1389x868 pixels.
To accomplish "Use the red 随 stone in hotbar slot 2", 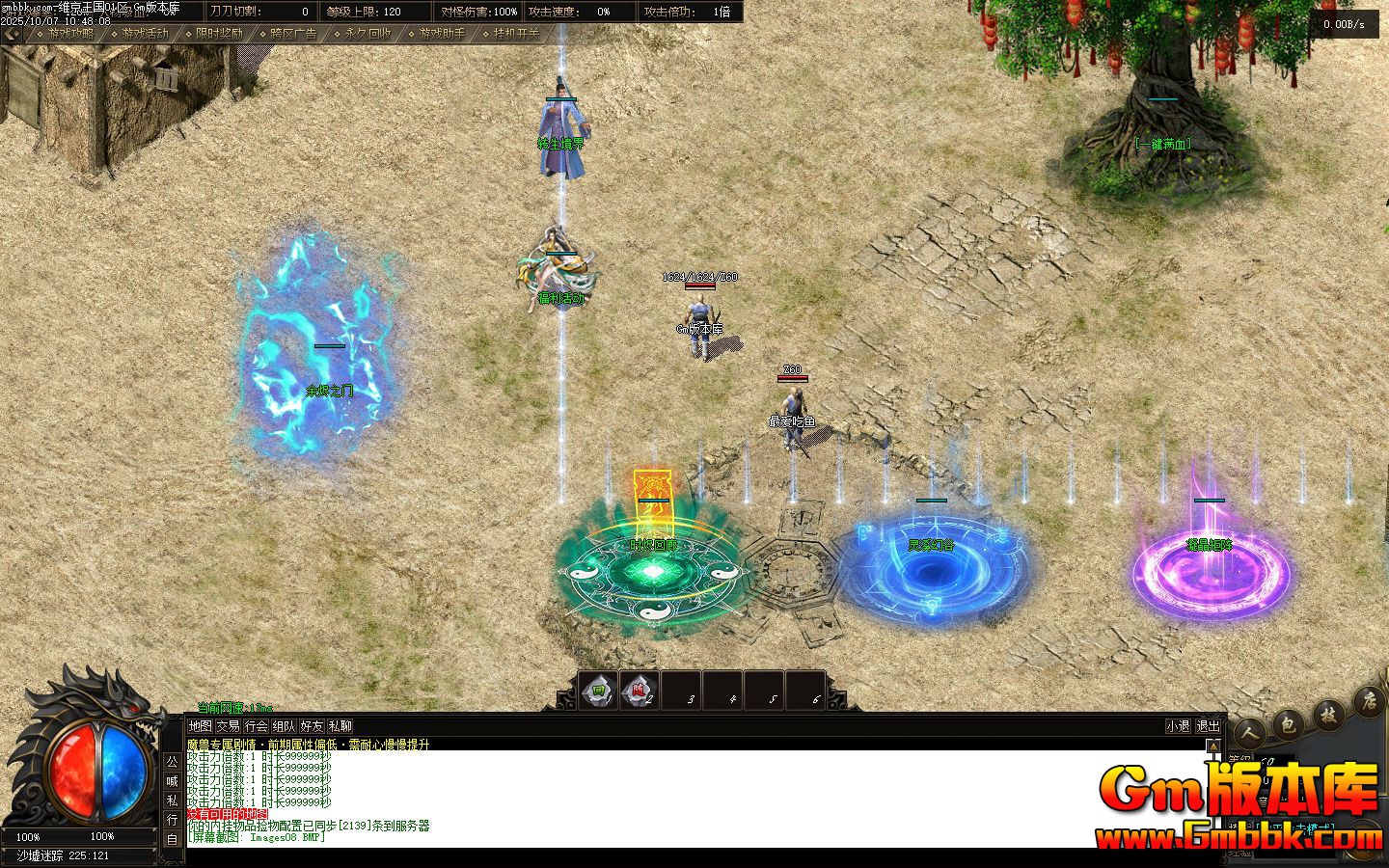I will coord(639,691).
